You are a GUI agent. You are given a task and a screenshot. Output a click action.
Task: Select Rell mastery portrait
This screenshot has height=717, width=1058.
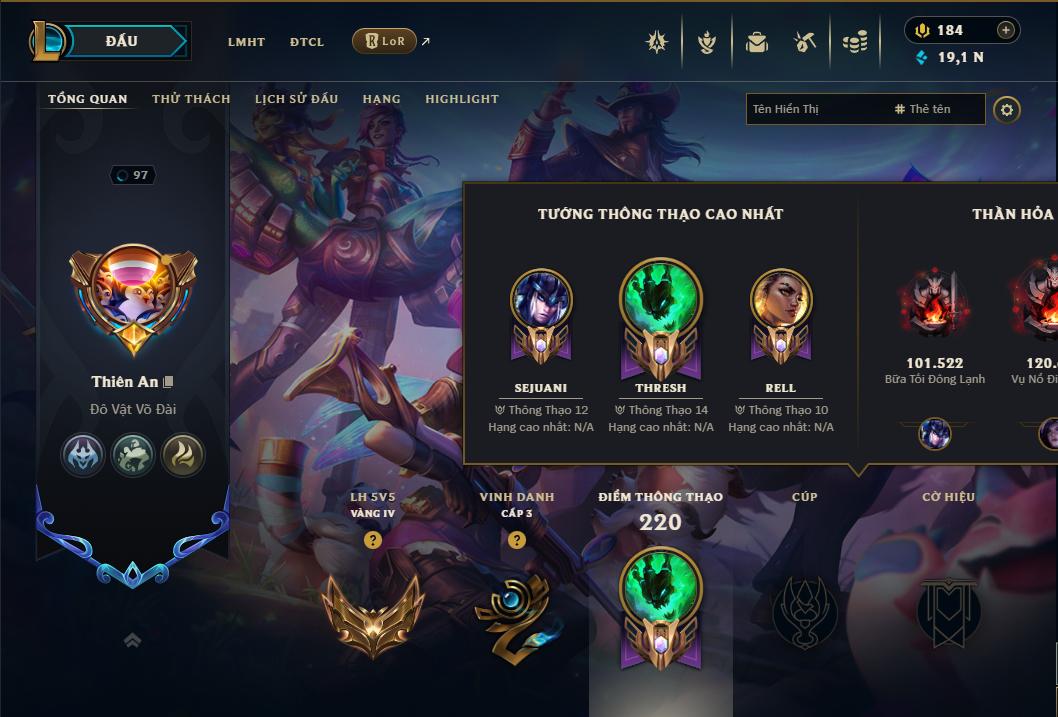click(x=781, y=300)
